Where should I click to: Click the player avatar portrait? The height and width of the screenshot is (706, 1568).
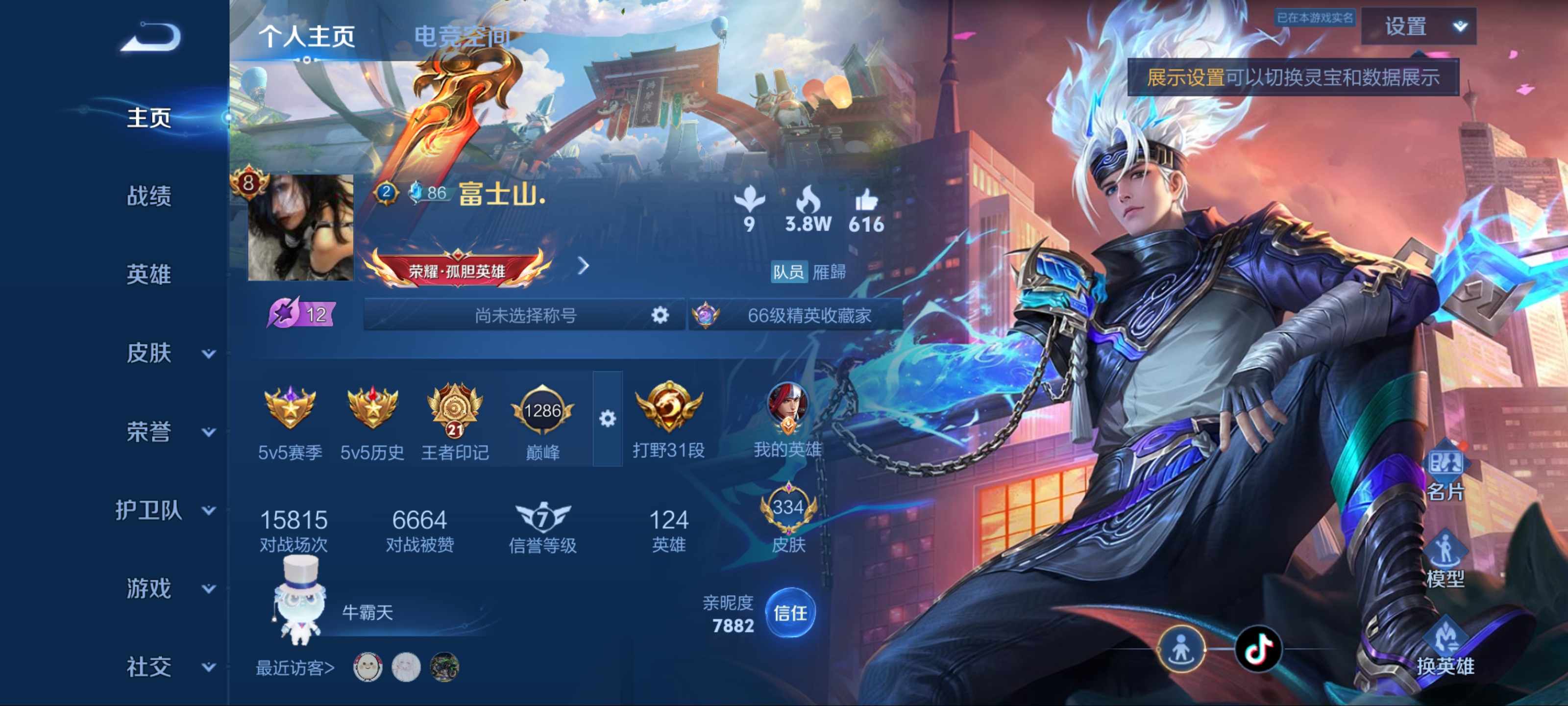point(300,228)
